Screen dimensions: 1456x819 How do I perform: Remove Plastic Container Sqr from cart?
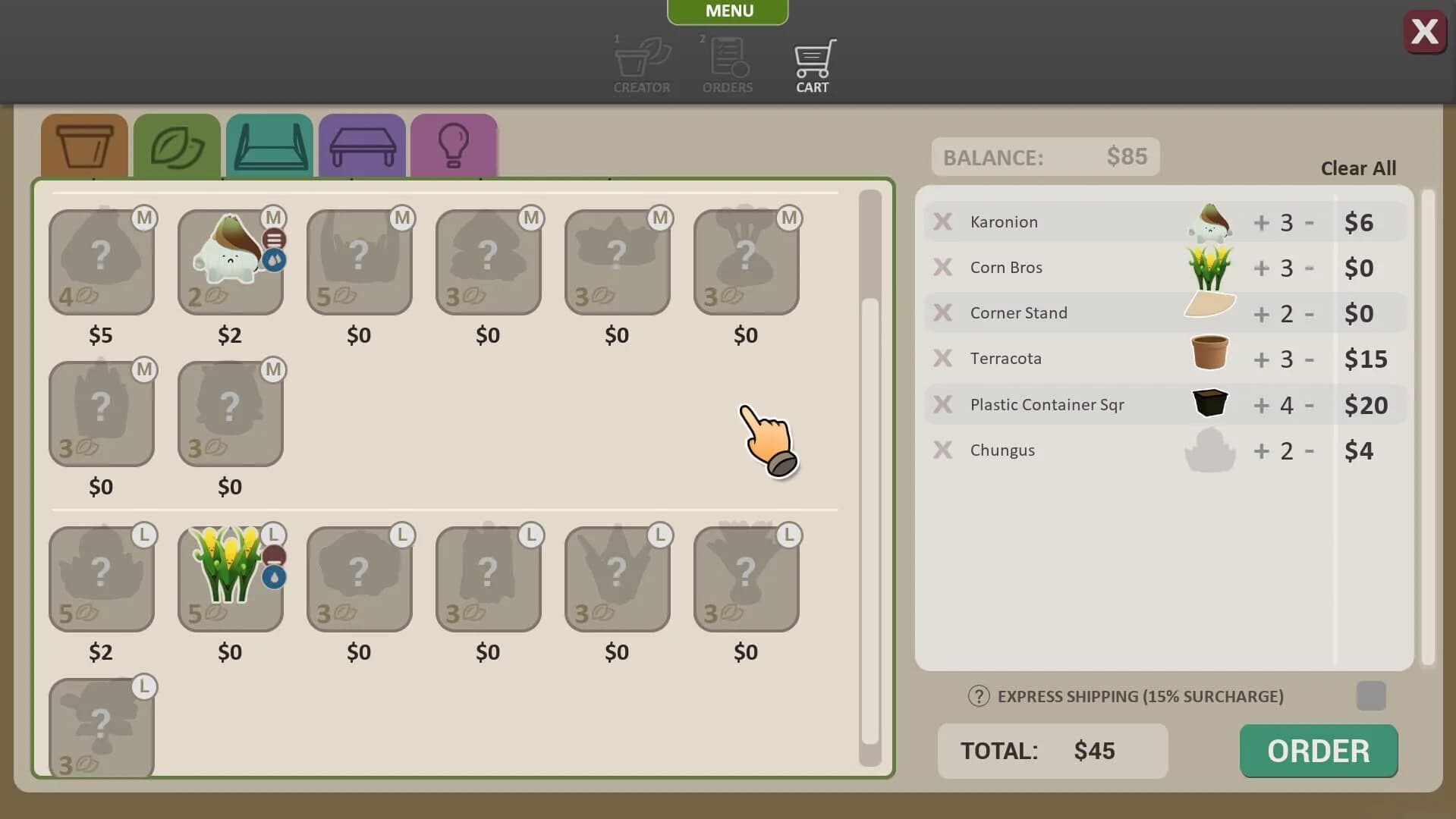point(942,404)
